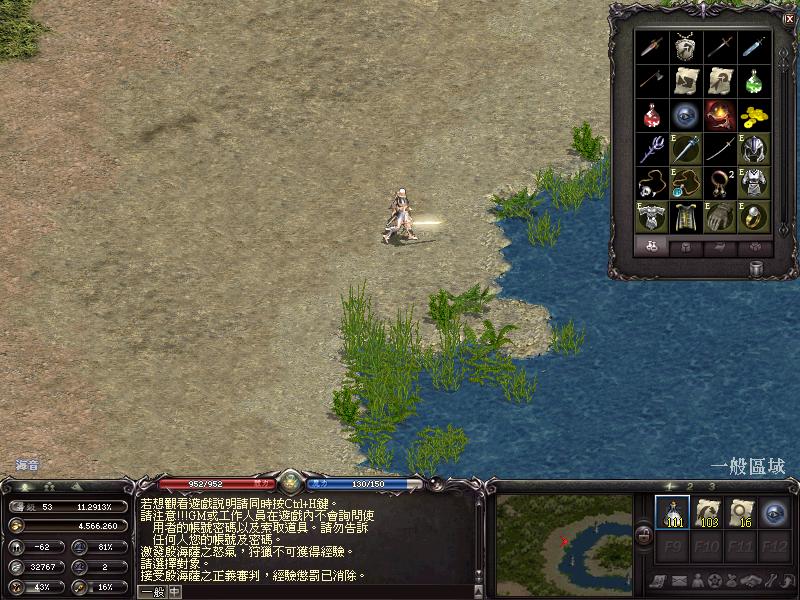The height and width of the screenshot is (600, 800).
Task: Use the hotbar scroll showing 103
Action: coord(707,513)
